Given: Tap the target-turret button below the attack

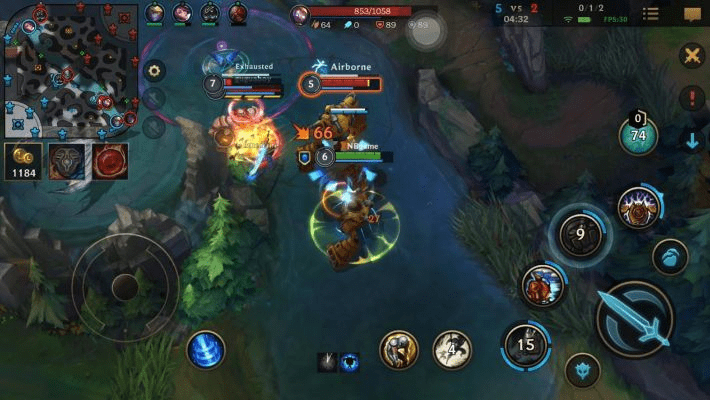Looking at the screenshot, I should [x=583, y=371].
